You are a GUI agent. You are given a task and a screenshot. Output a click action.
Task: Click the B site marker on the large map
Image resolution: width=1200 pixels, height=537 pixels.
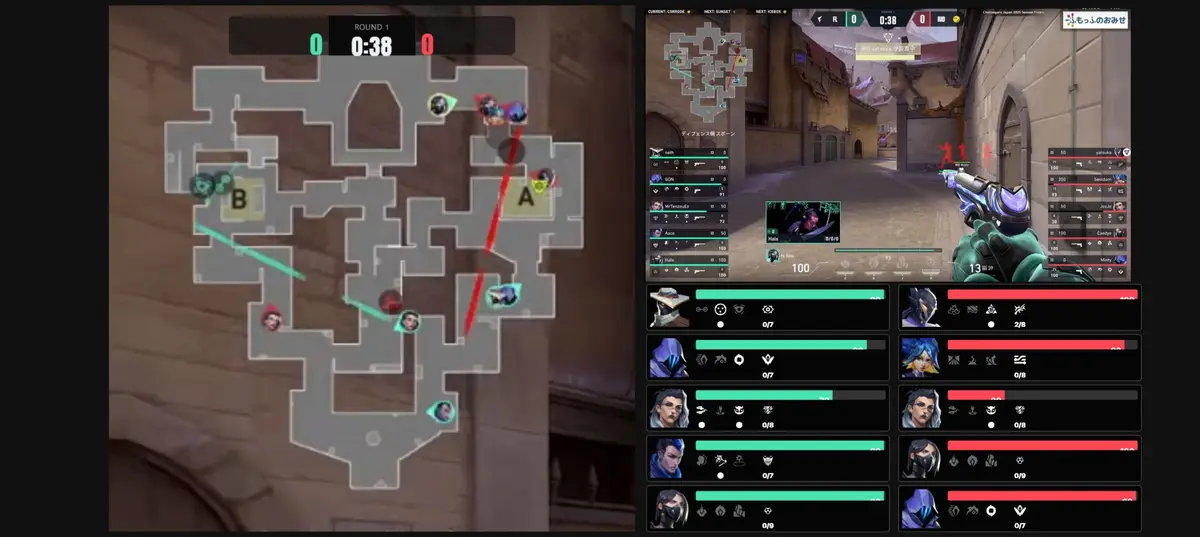tap(238, 200)
